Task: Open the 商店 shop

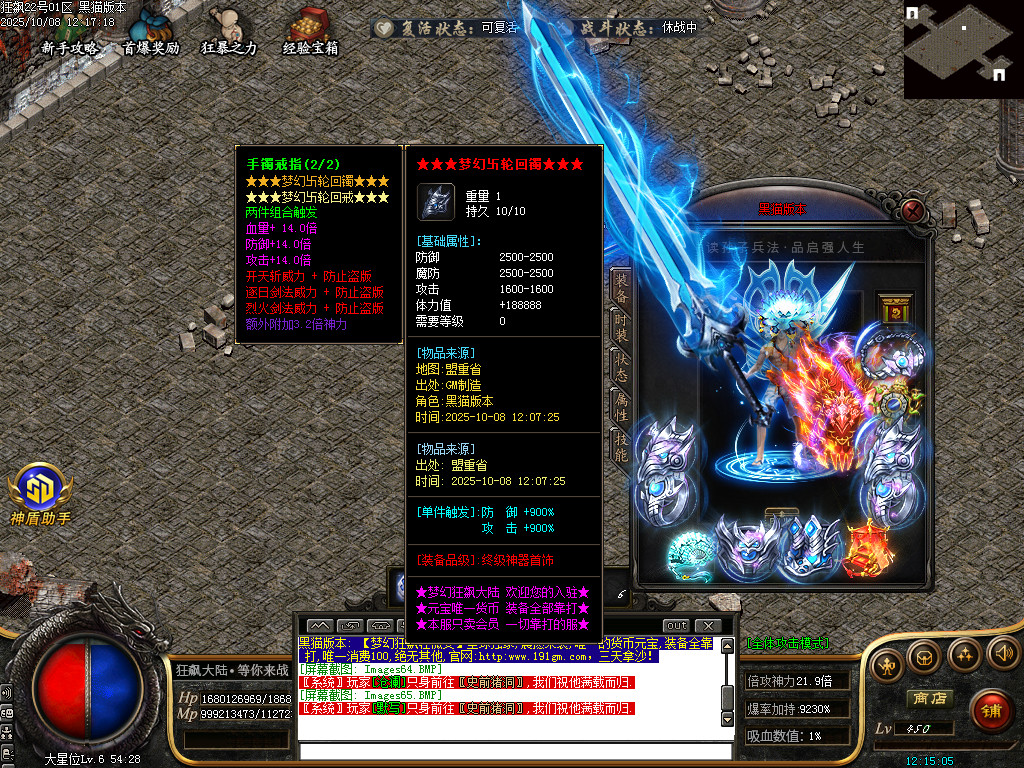Action: click(x=928, y=698)
